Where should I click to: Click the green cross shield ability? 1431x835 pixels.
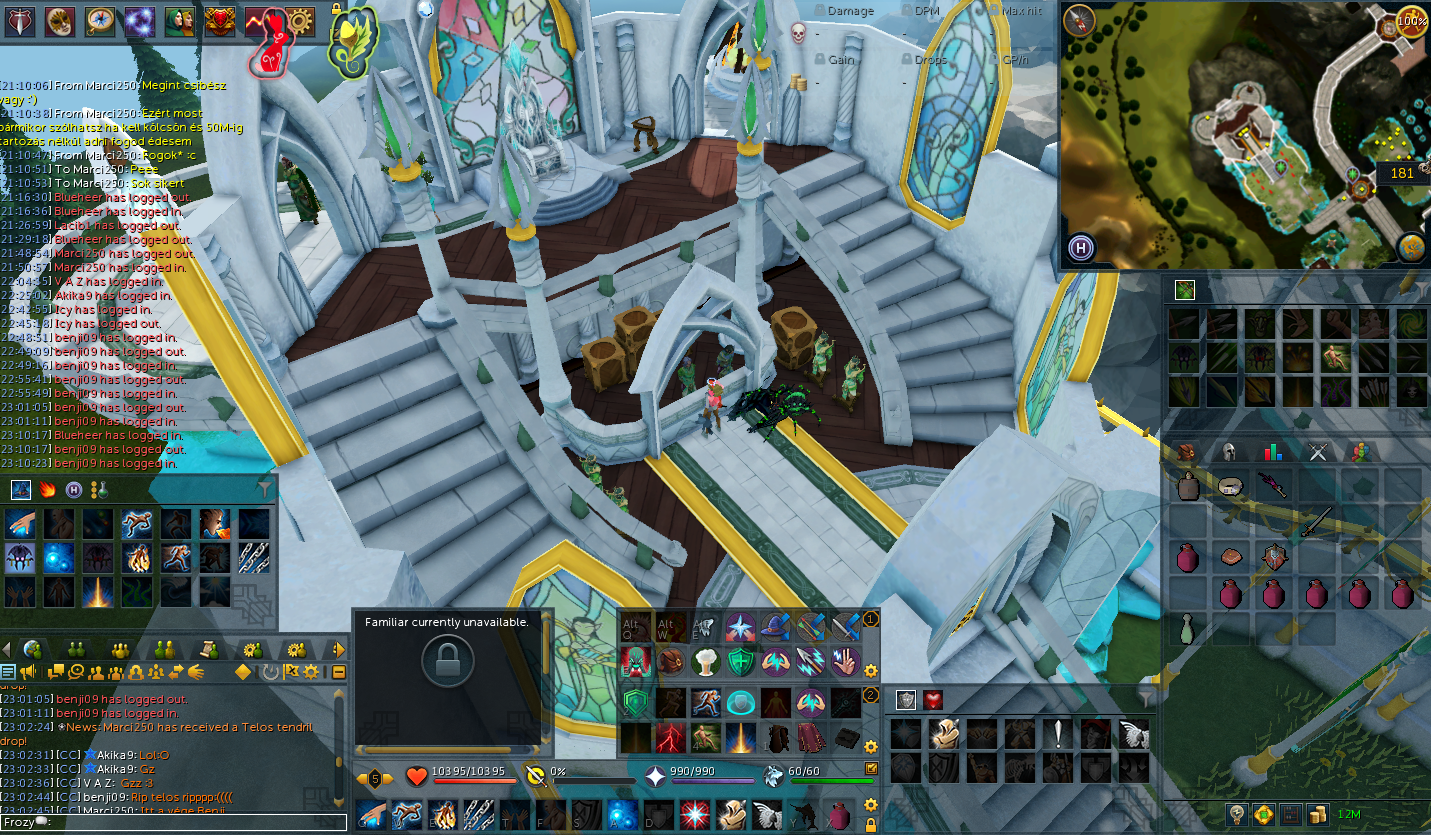pos(741,661)
